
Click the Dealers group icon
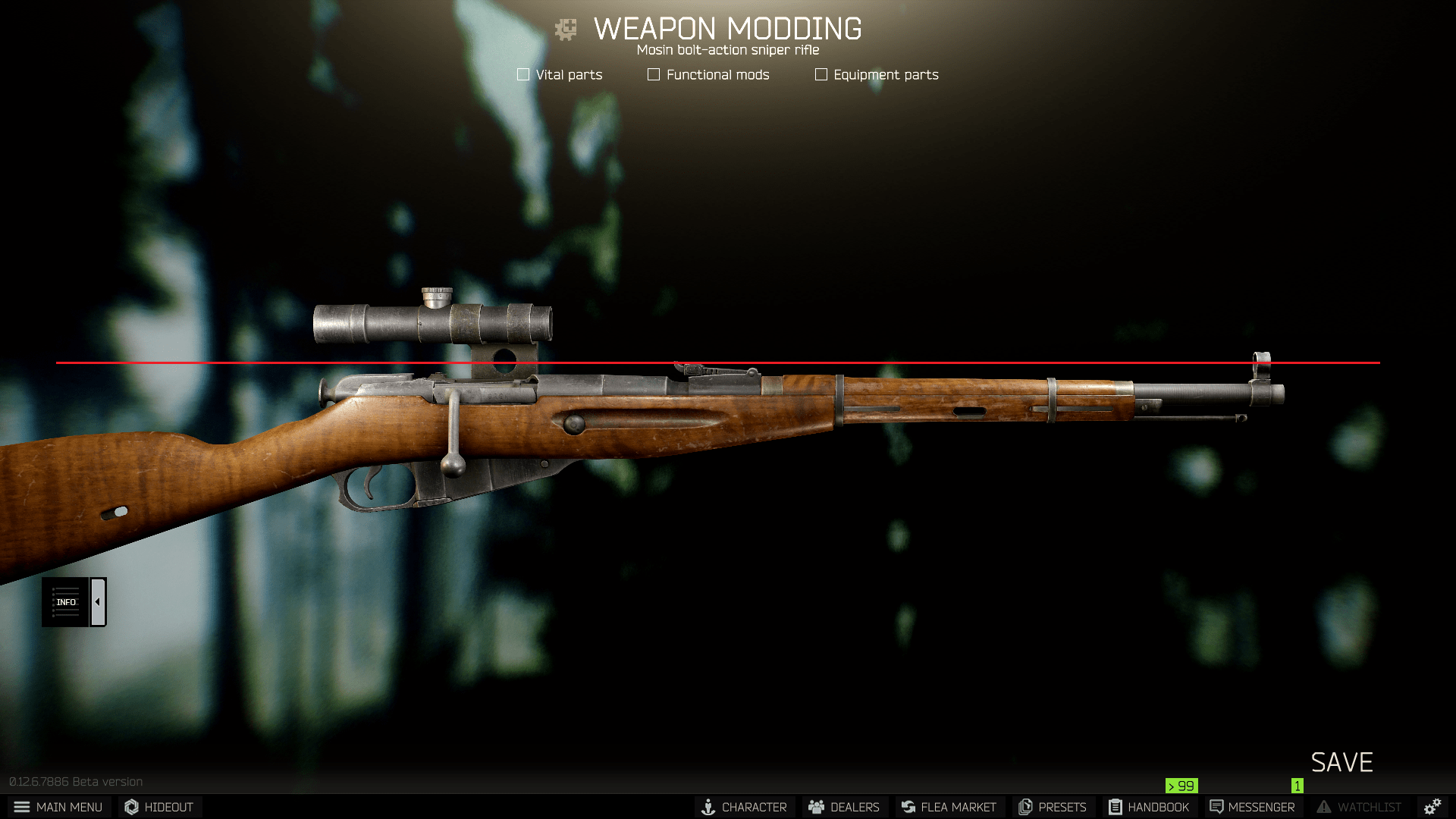(x=817, y=807)
